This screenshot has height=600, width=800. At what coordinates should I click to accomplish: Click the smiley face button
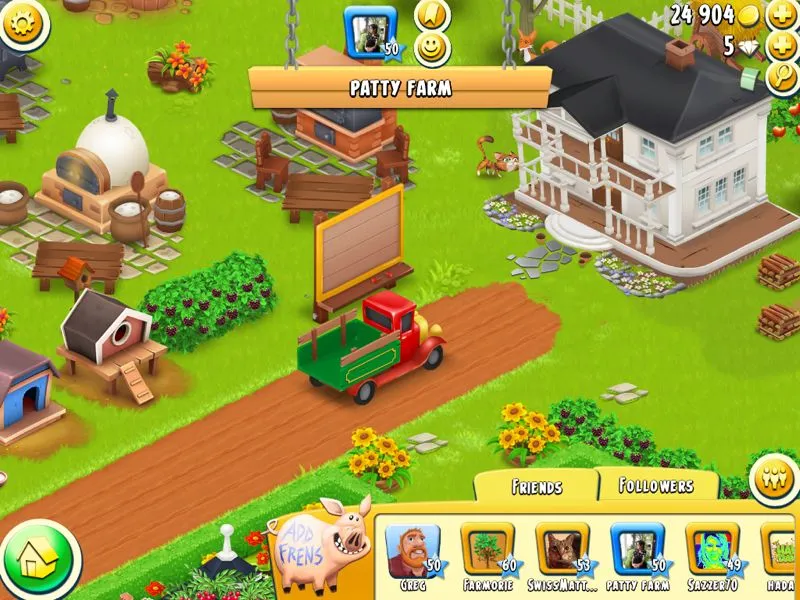(432, 47)
